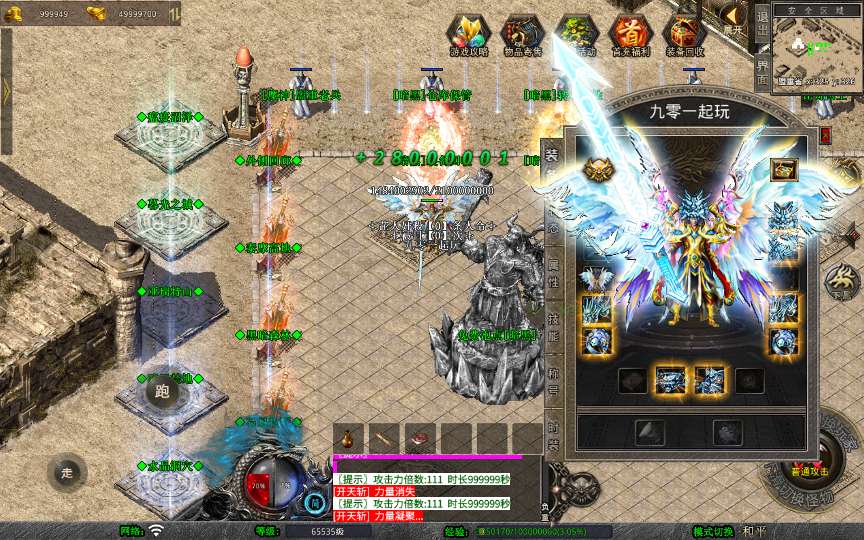Click the 模式切换 mode switch button

point(713,531)
